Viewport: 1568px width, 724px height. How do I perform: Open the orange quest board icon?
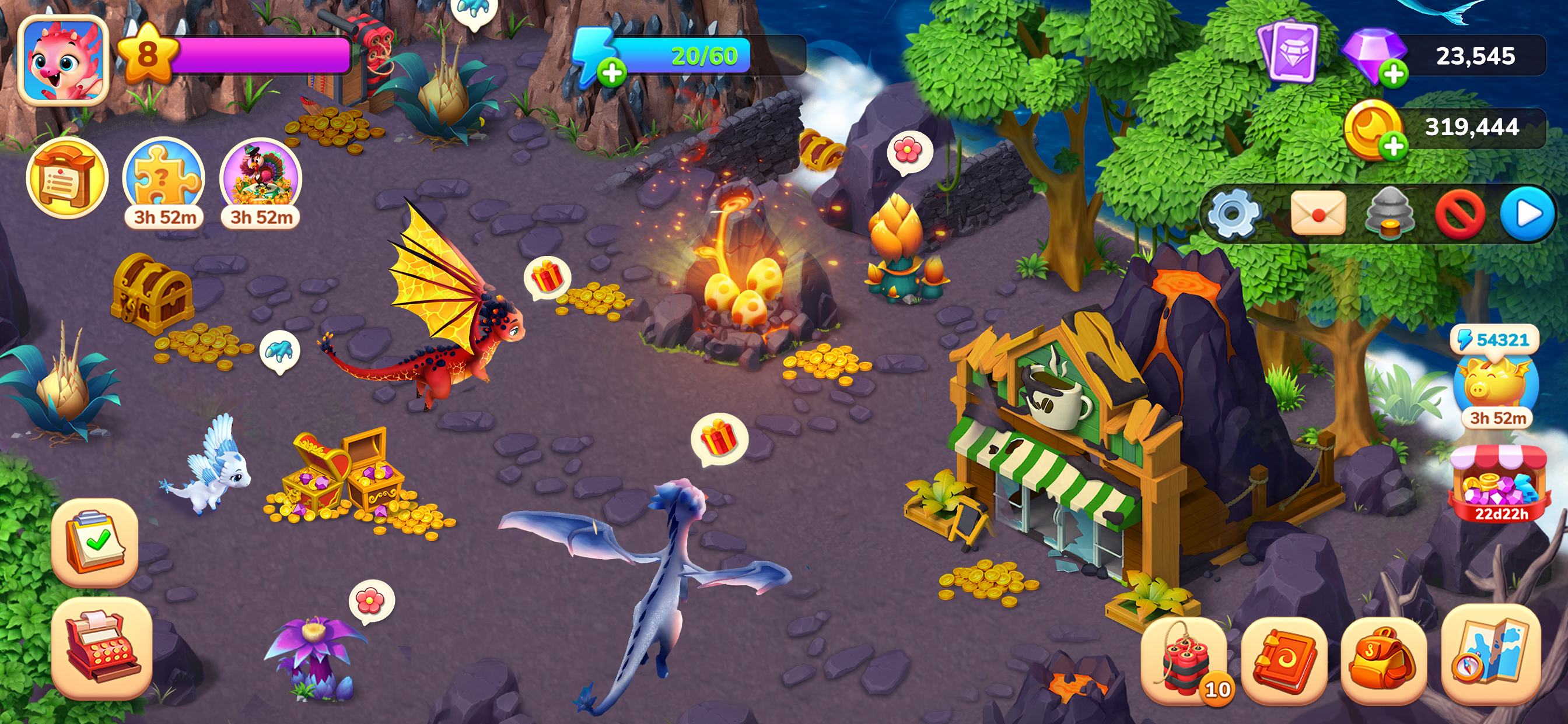coord(66,178)
